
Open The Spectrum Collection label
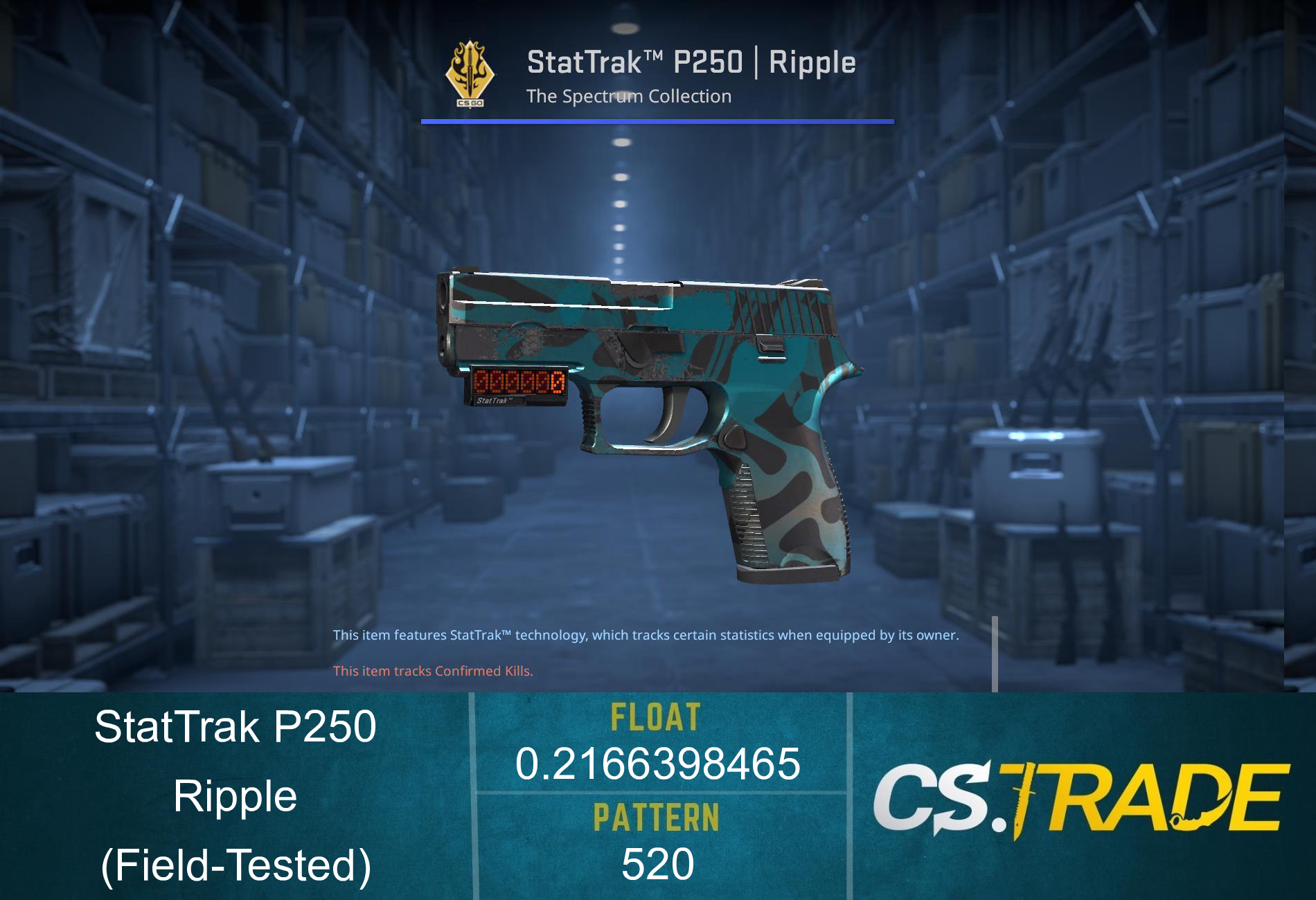point(628,97)
